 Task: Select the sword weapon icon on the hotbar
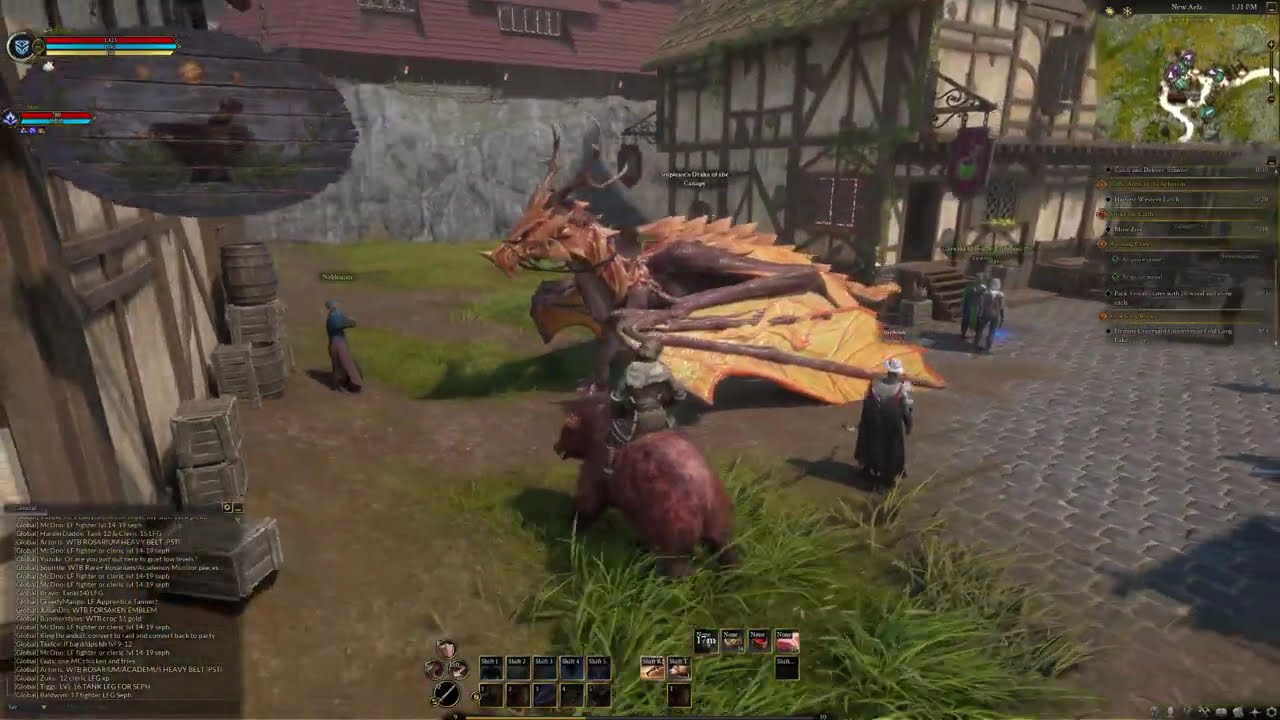446,695
